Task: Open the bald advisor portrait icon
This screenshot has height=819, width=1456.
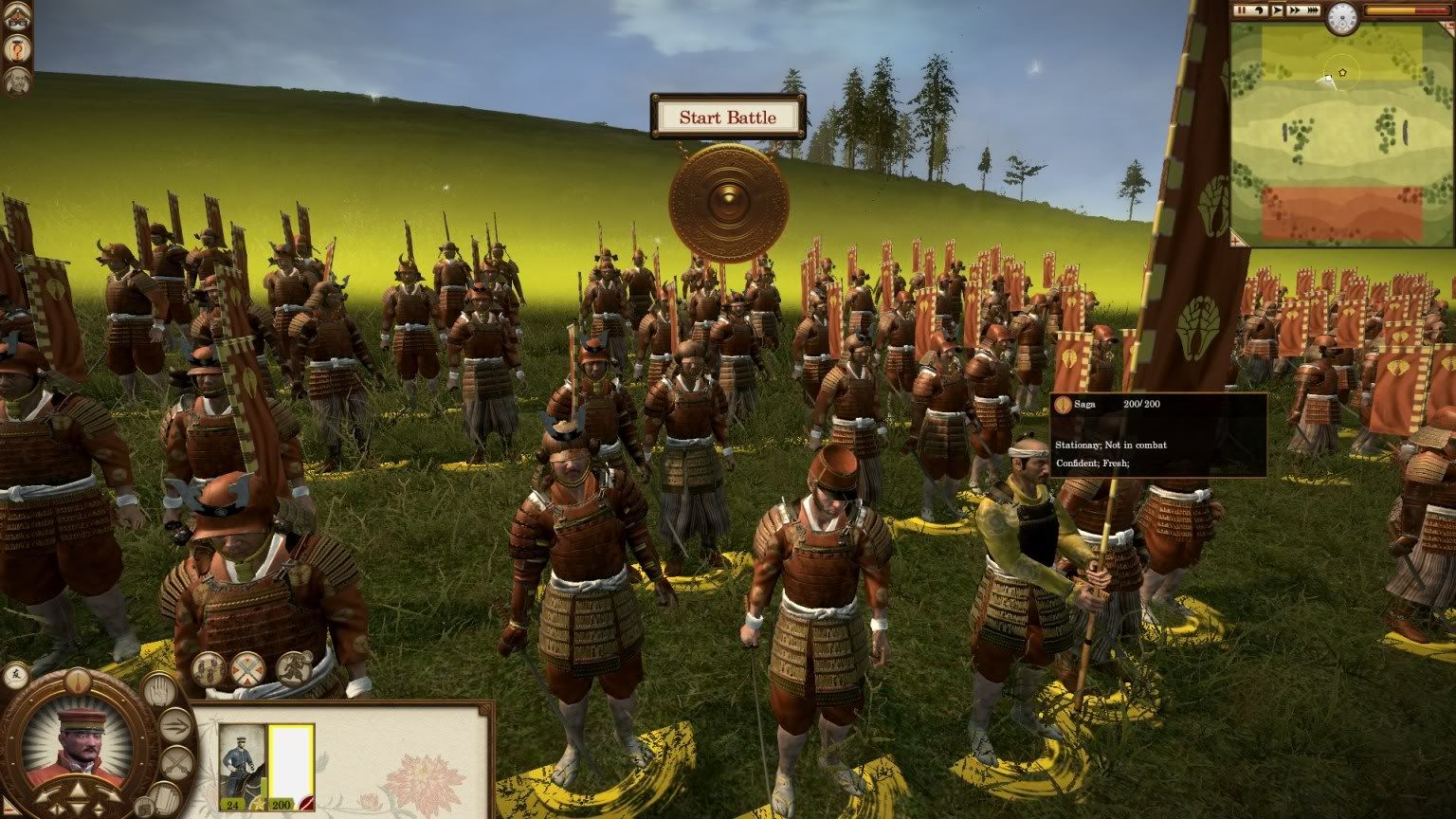Action: tap(16, 78)
